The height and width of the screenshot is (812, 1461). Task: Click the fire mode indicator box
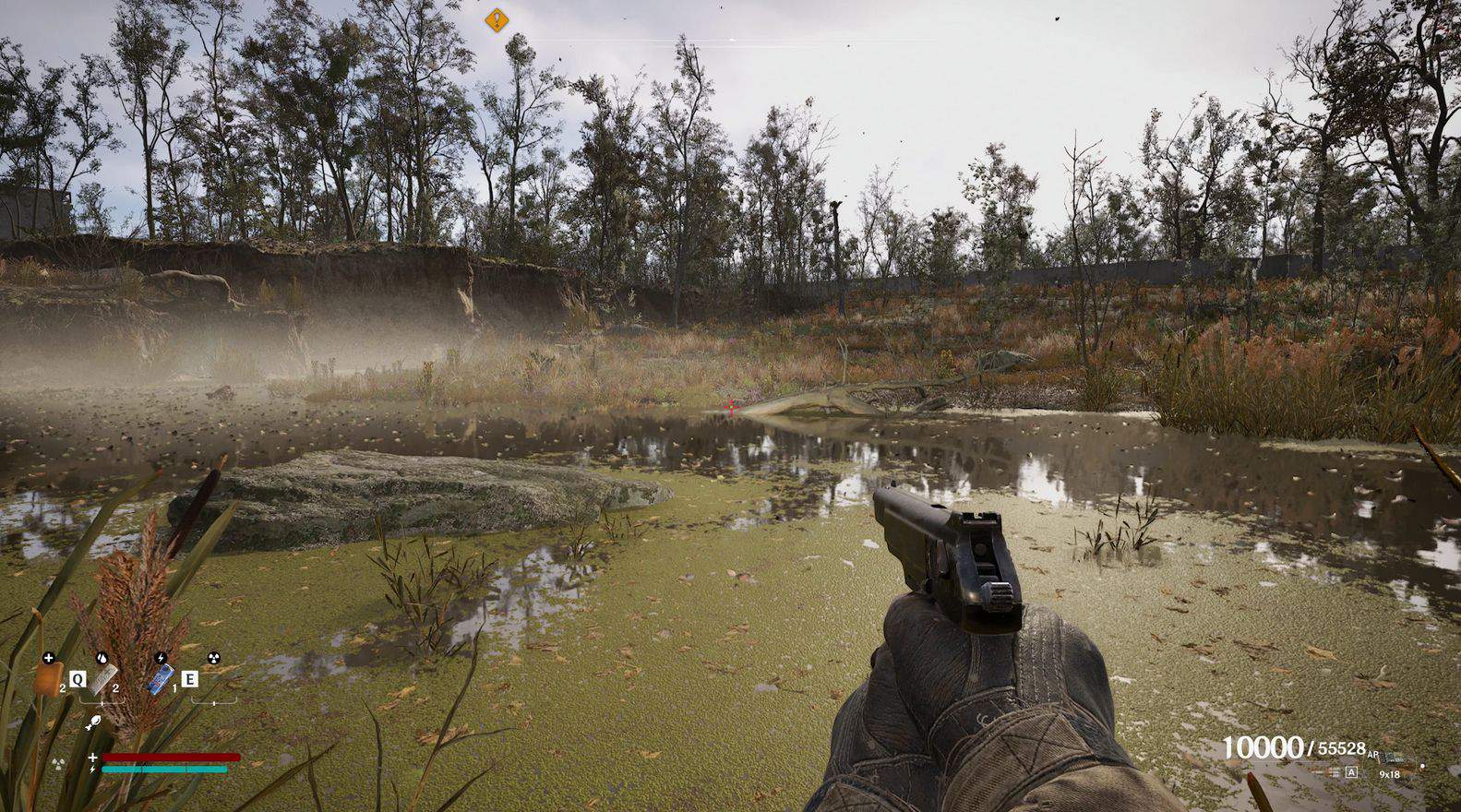pyautogui.click(x=1351, y=773)
